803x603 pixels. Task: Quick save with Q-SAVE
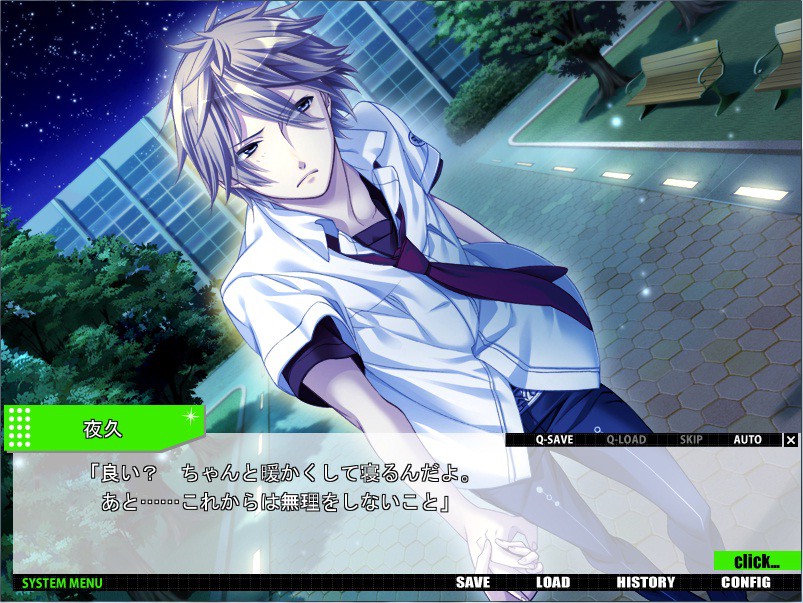click(x=553, y=439)
